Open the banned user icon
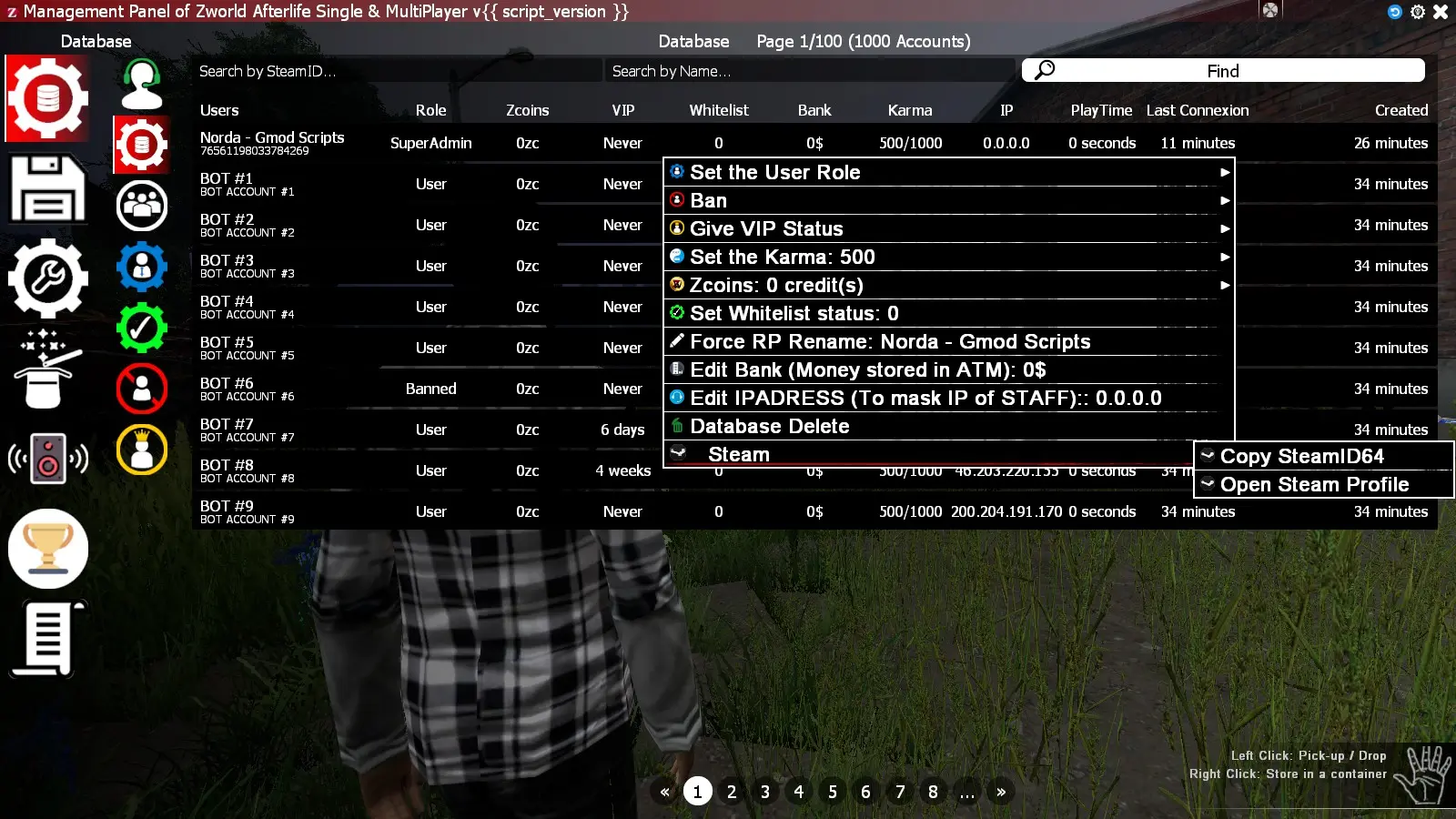This screenshot has height=819, width=1456. pyautogui.click(x=141, y=388)
